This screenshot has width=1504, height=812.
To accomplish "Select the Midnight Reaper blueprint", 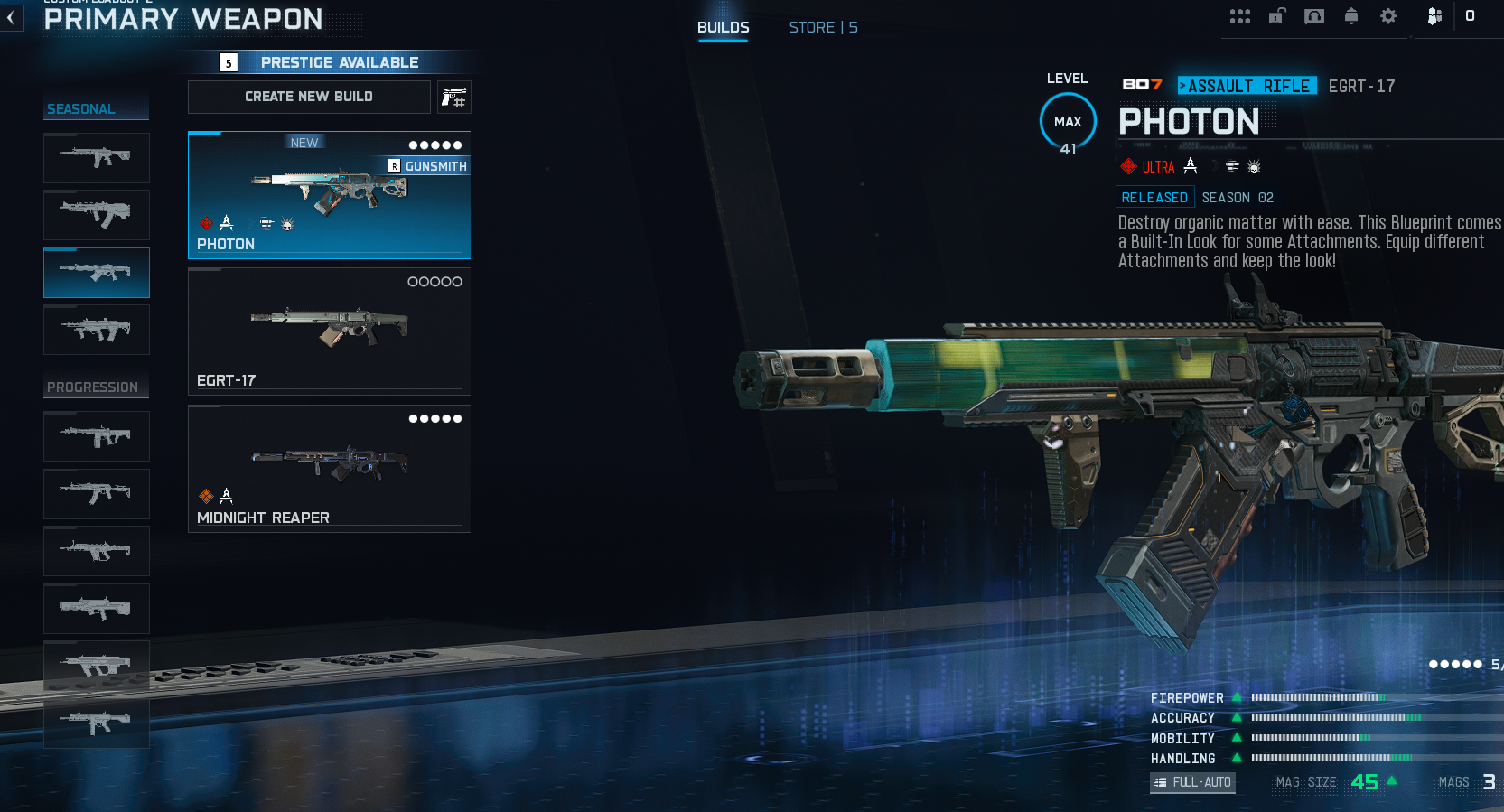I will (329, 469).
